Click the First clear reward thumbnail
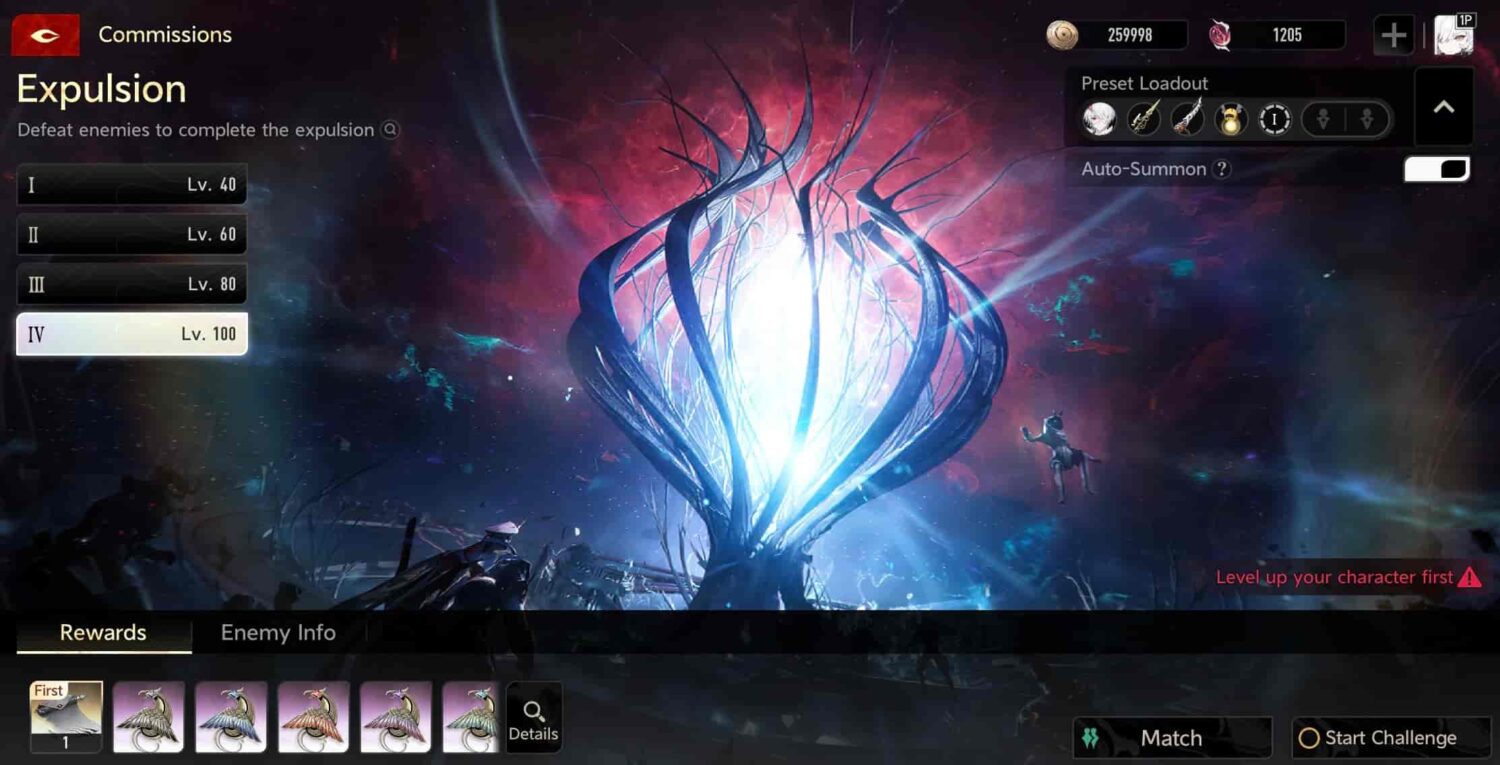This screenshot has height=765, width=1500. click(x=64, y=716)
